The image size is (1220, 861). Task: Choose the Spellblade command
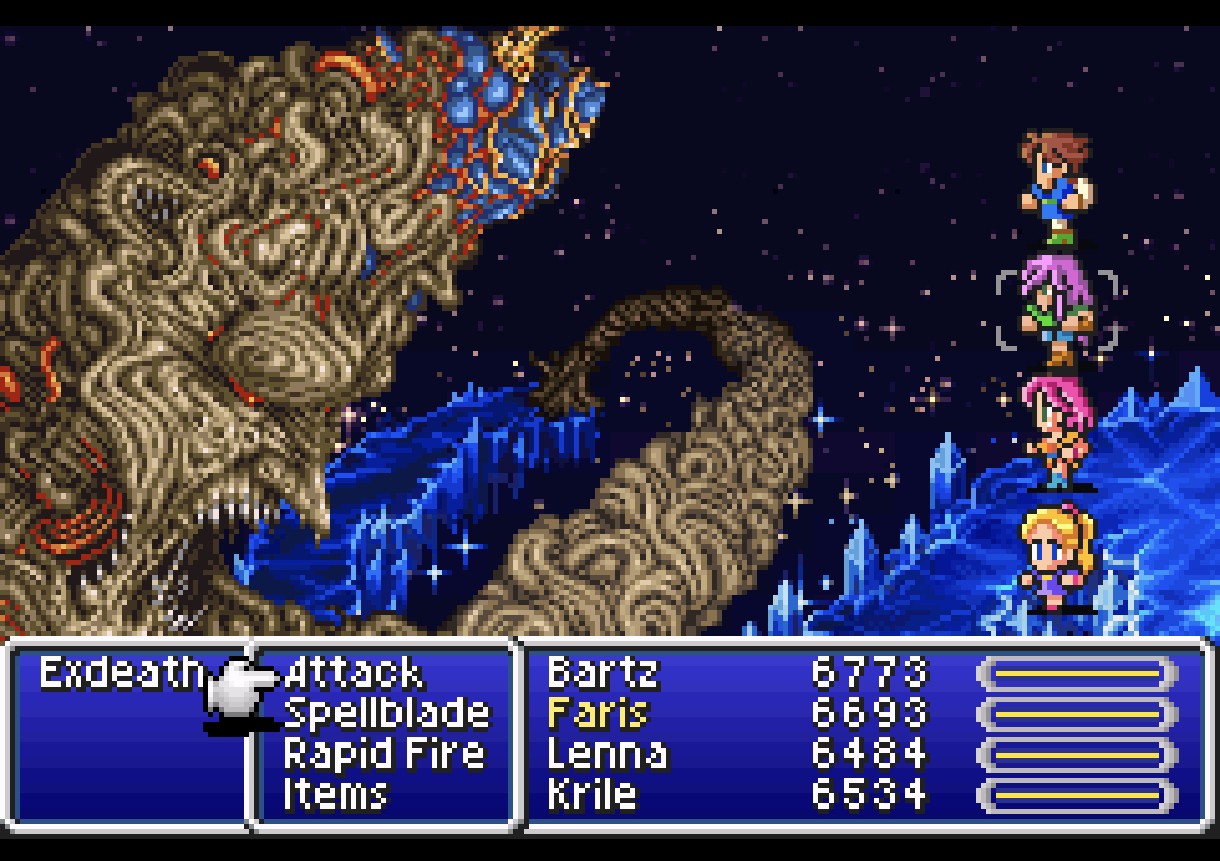(386, 714)
